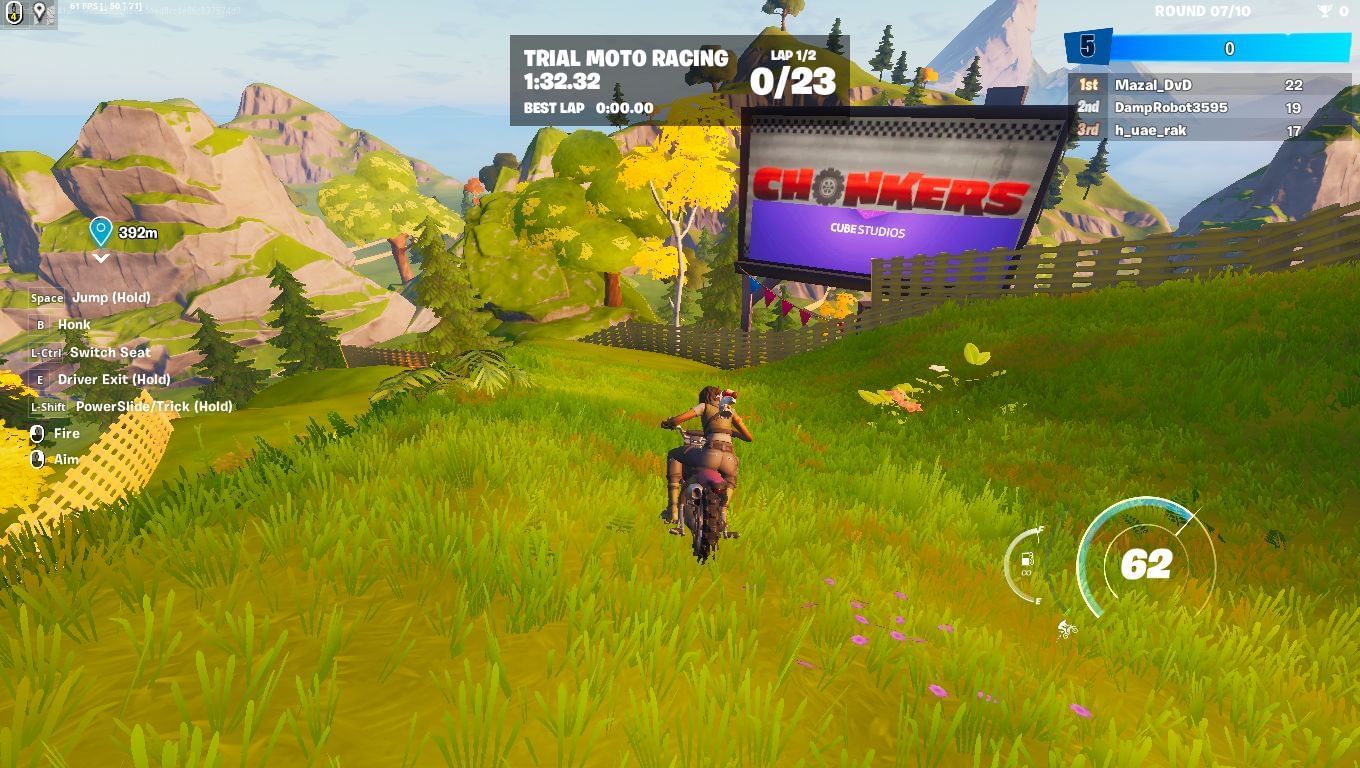1360x768 pixels.
Task: Click the fuel pump icon on the gauge
Action: pyautogui.click(x=1025, y=558)
